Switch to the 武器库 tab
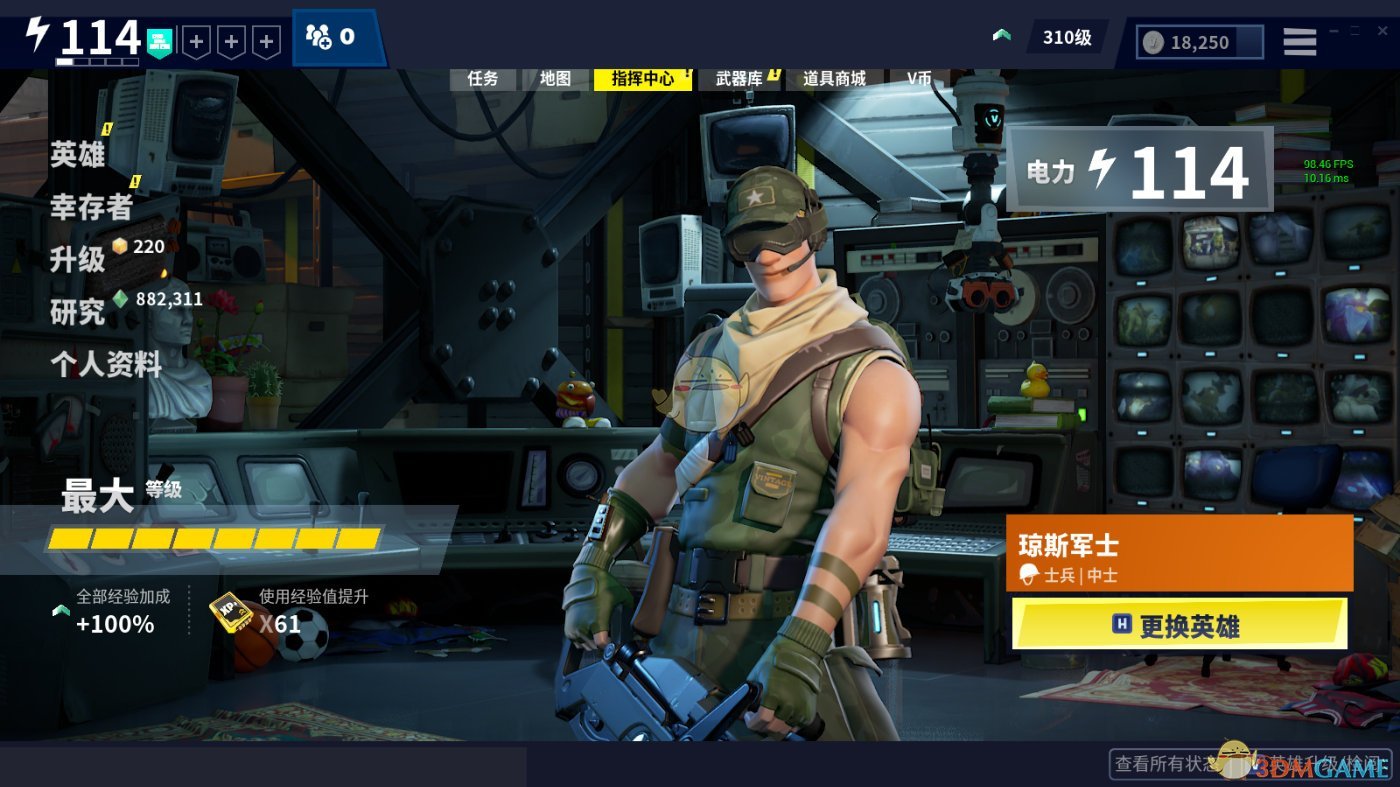Image resolution: width=1400 pixels, height=787 pixels. pyautogui.click(x=740, y=79)
